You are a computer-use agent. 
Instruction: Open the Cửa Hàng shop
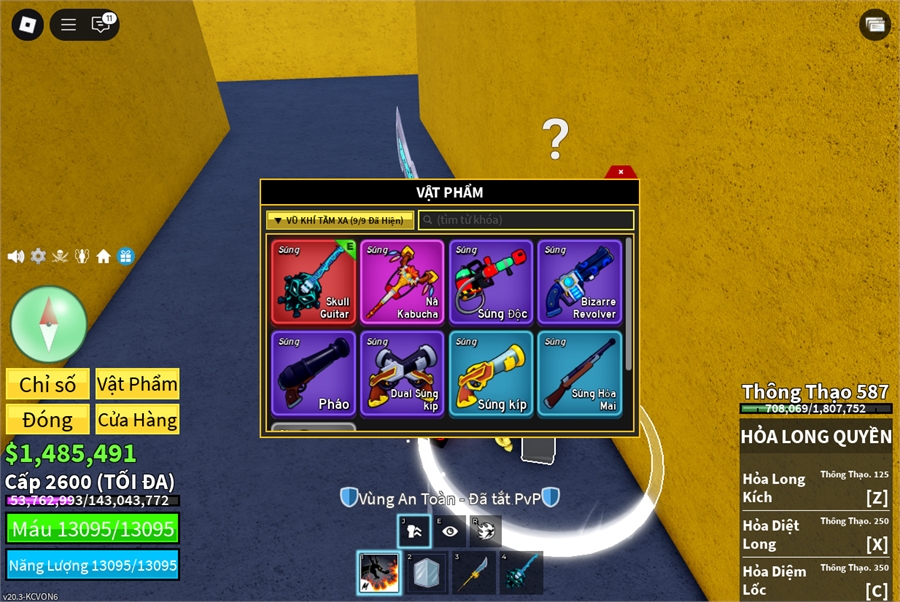138,420
